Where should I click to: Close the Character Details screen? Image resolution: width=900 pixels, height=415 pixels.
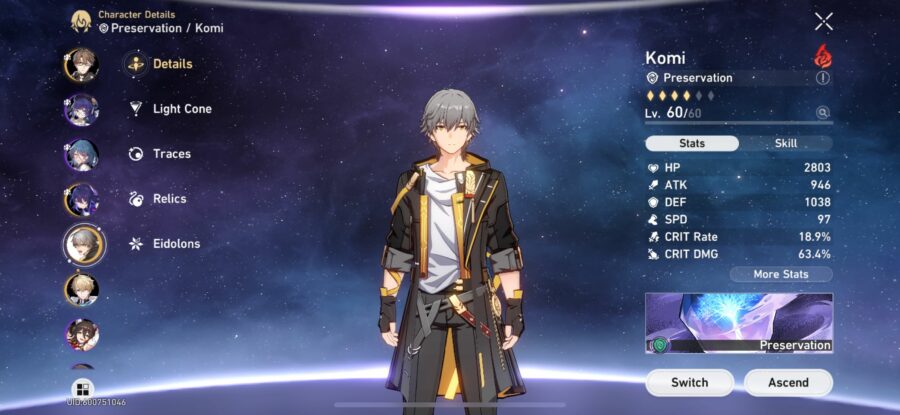pyautogui.click(x=823, y=22)
